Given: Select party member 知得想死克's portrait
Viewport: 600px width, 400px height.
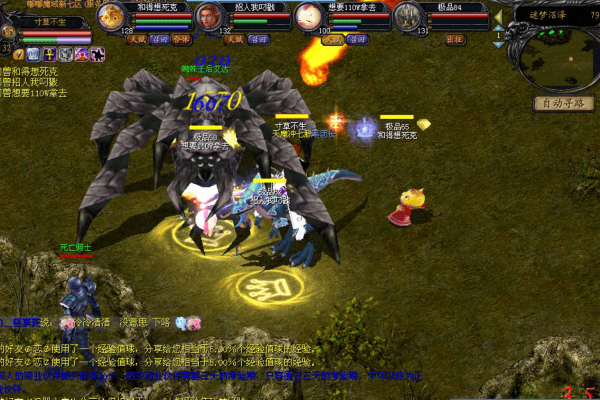Looking at the screenshot, I should pos(112,16).
